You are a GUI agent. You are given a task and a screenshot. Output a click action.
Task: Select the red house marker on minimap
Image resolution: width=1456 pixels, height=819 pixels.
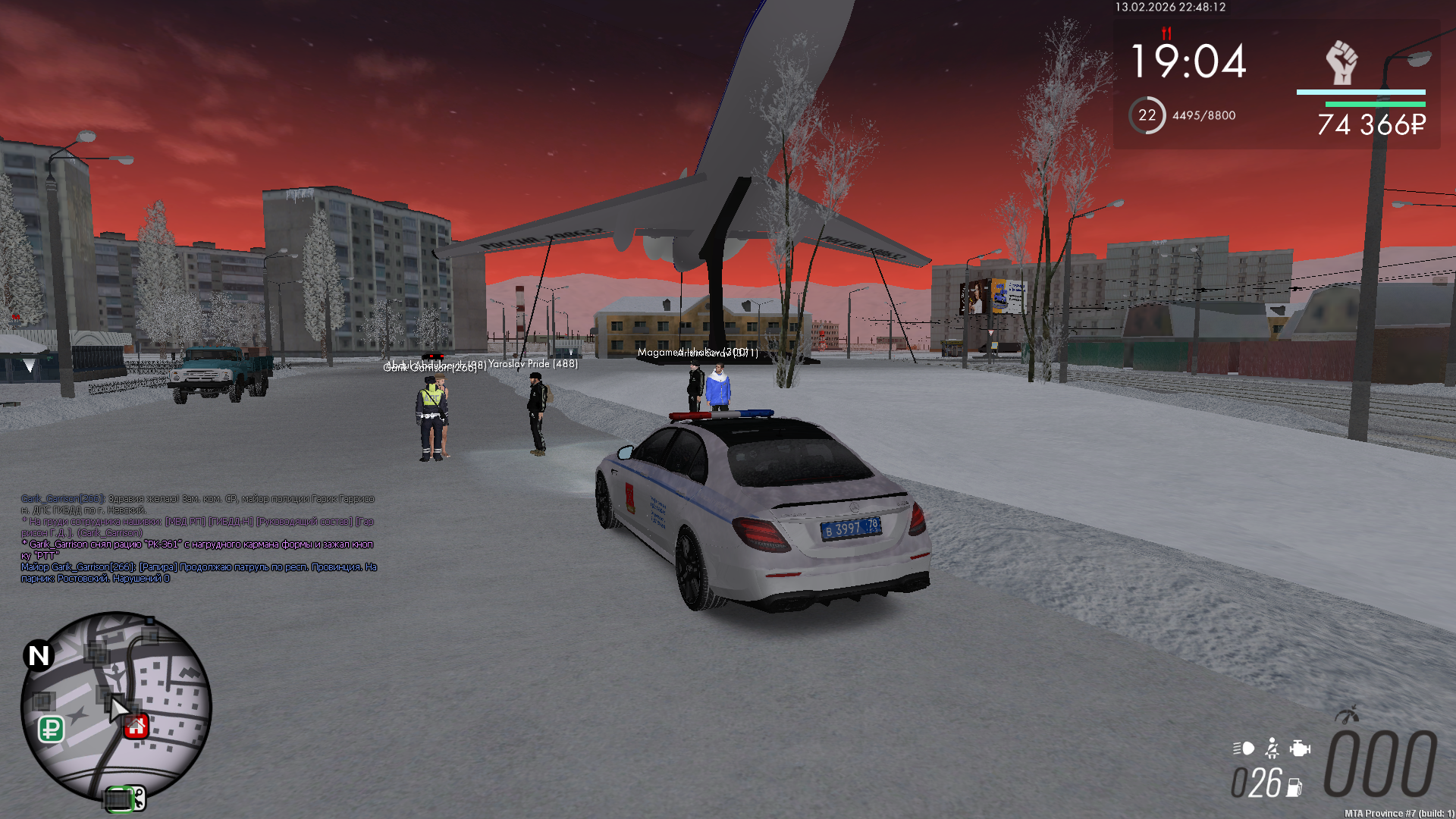(136, 726)
